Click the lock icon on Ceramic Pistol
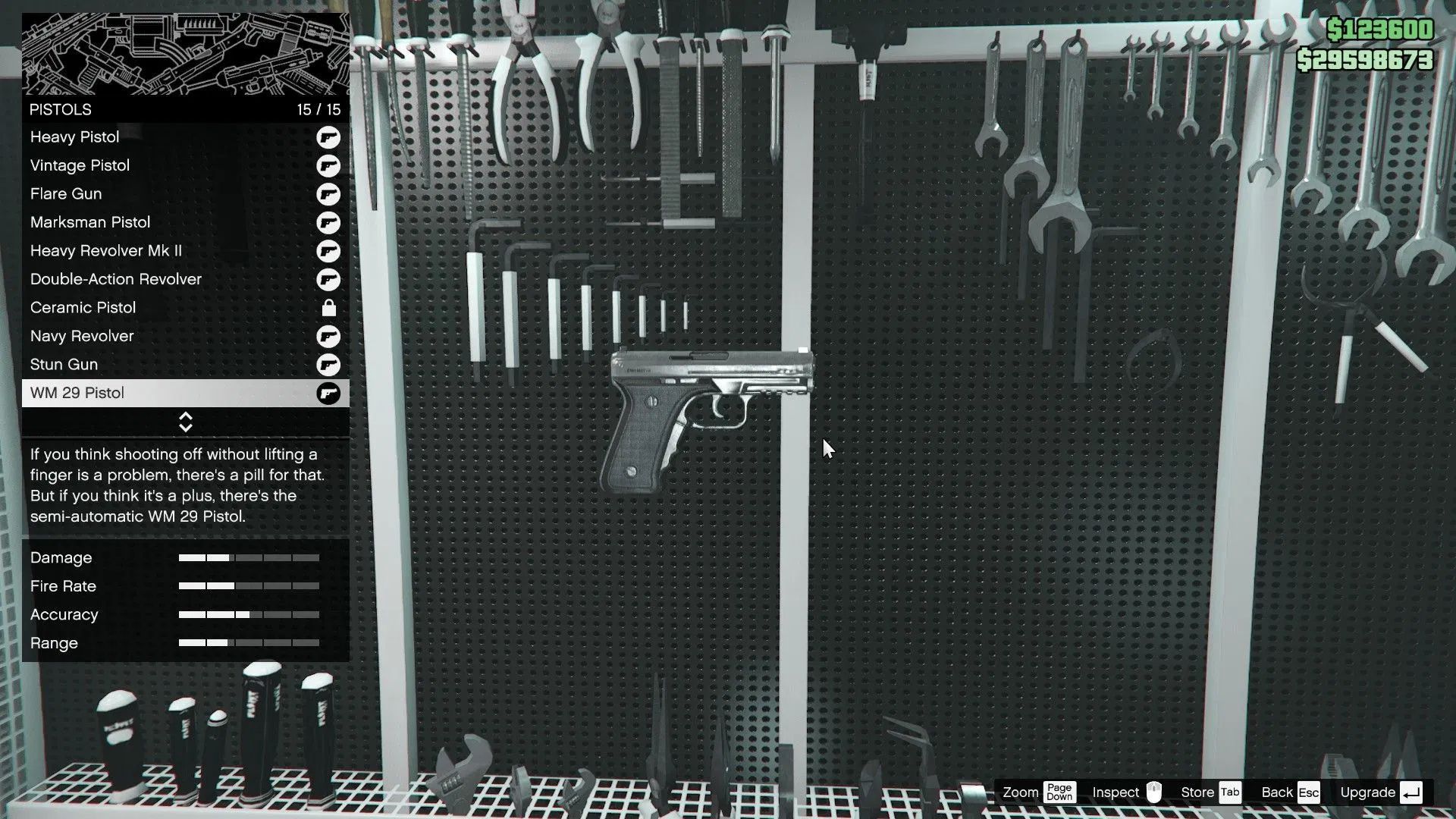This screenshot has width=1456, height=819. [x=328, y=308]
